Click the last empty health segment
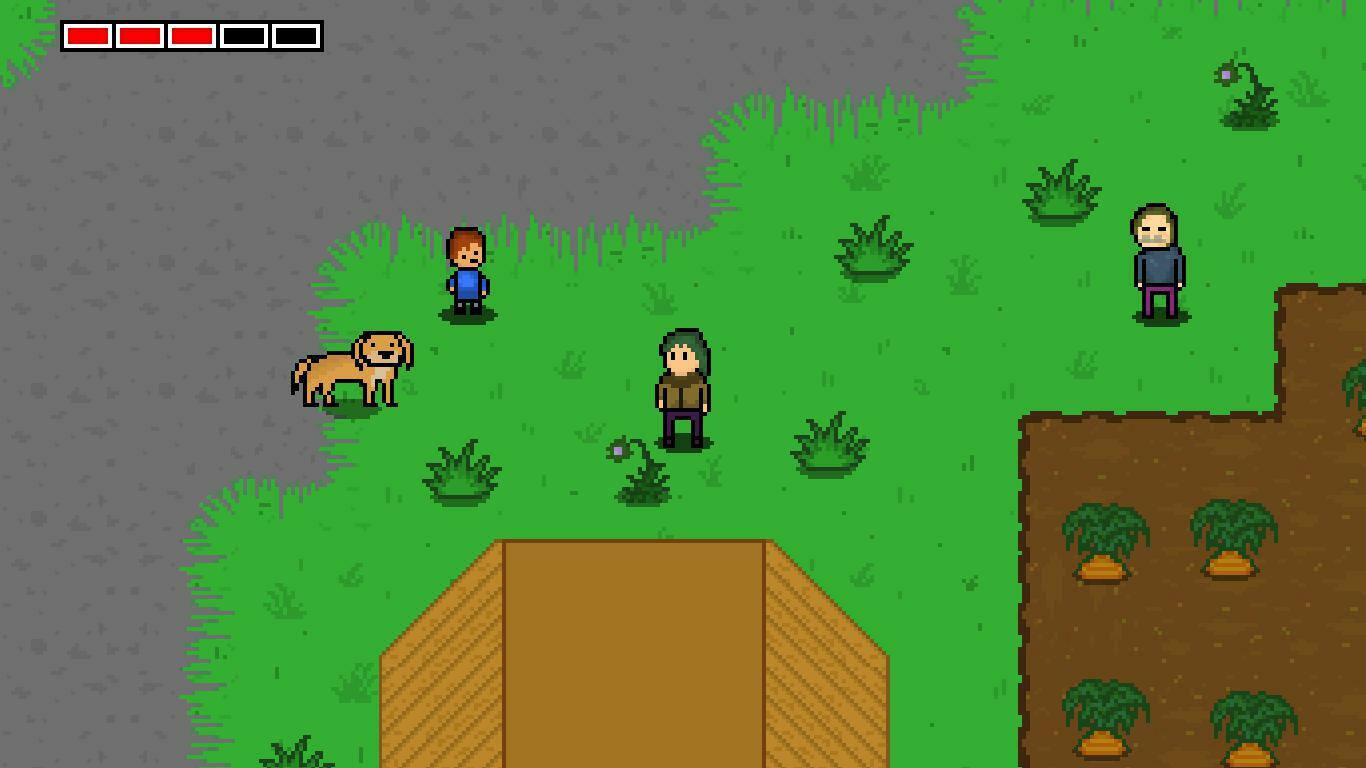1366x768 pixels. [x=293, y=36]
